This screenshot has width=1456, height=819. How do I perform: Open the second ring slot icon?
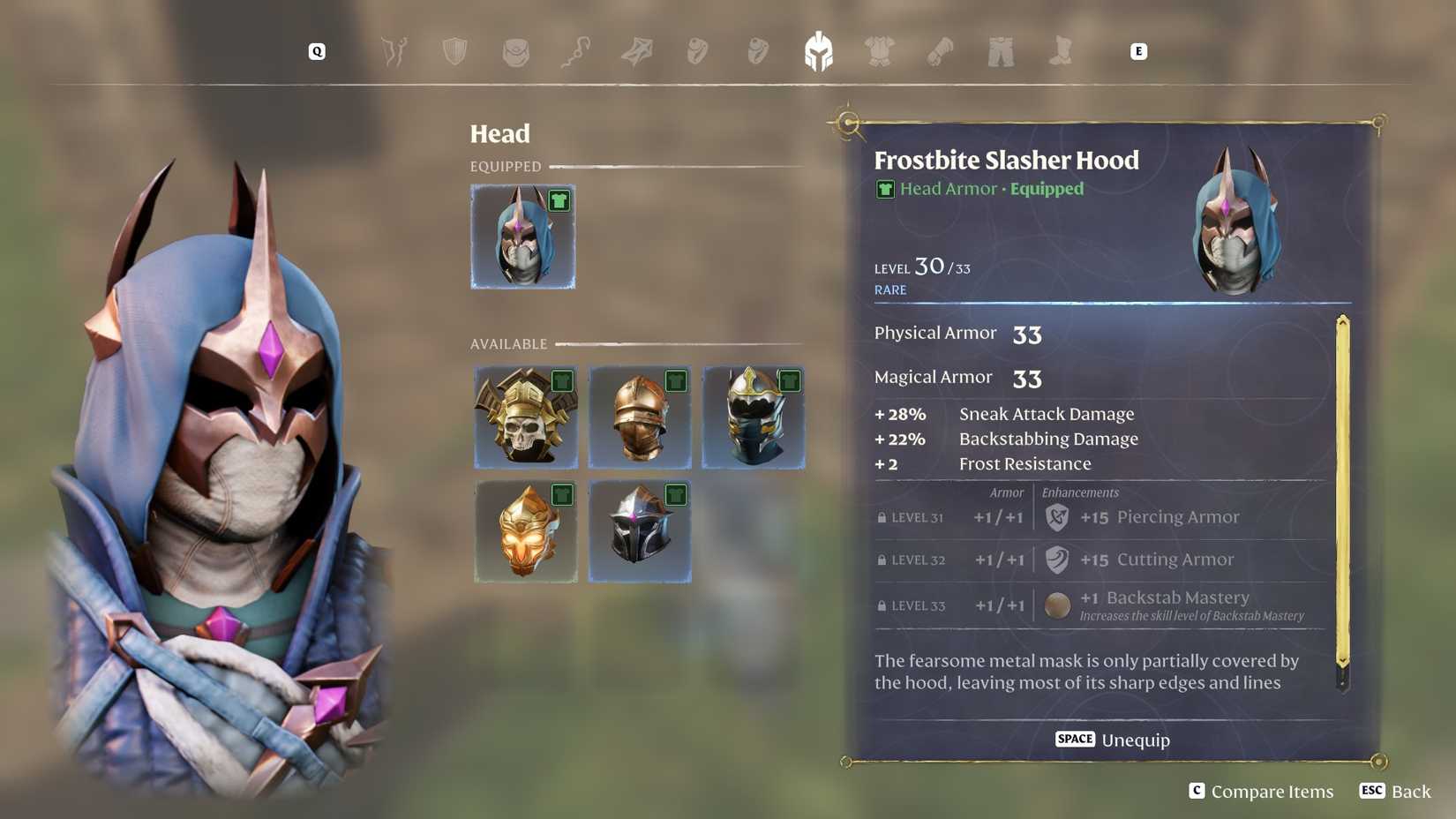tap(759, 51)
